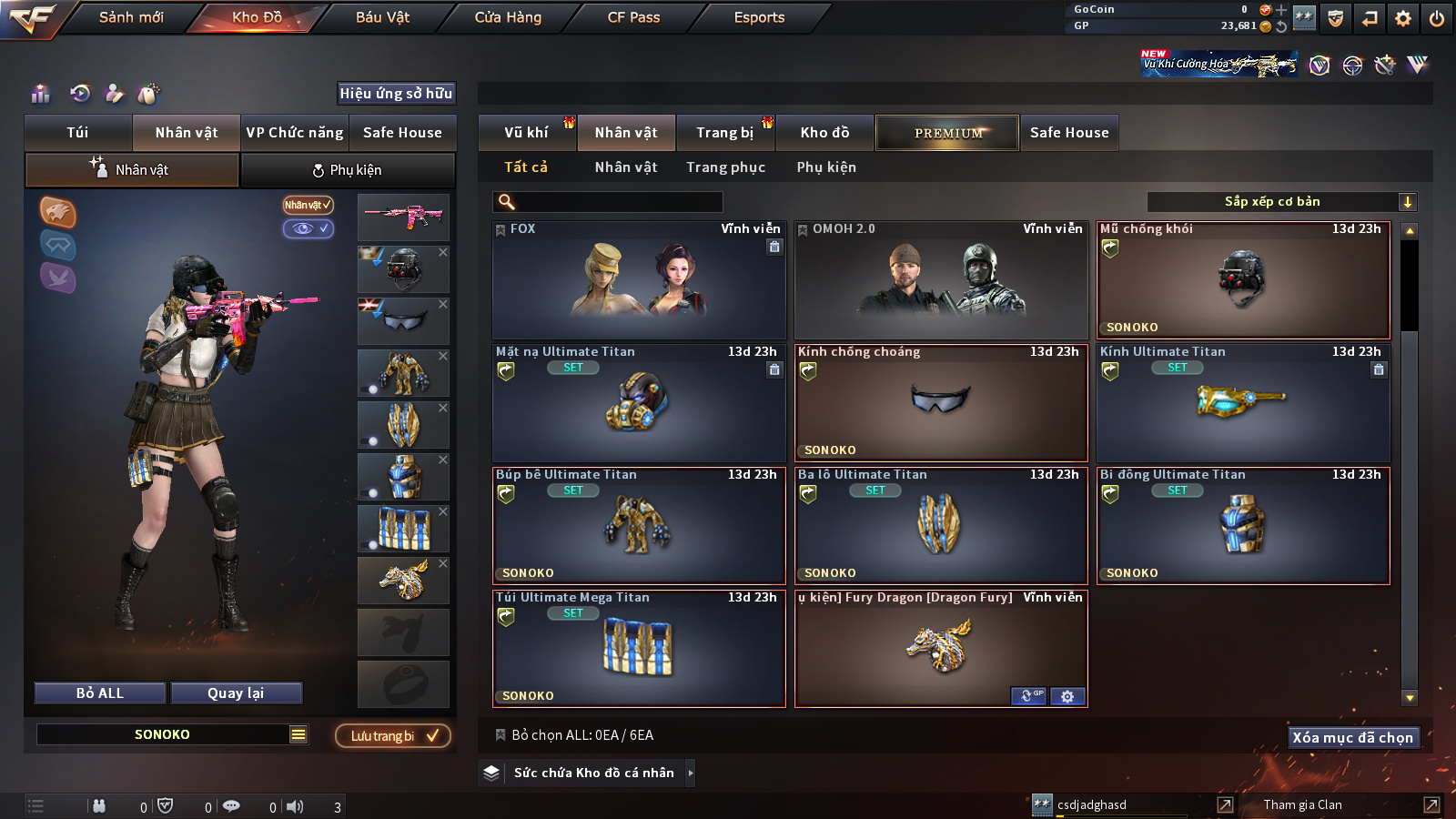Pick the Túi Ultimate Mega Titan item

[639, 649]
